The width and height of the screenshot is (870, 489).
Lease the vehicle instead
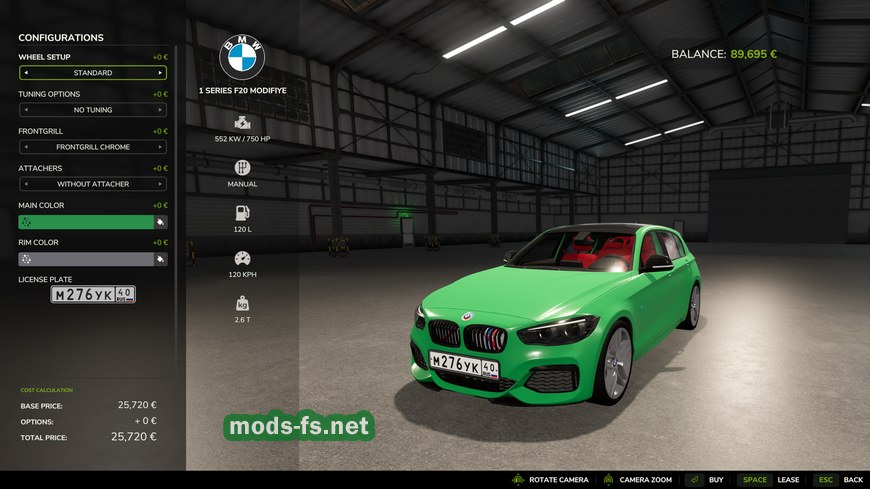[770, 480]
